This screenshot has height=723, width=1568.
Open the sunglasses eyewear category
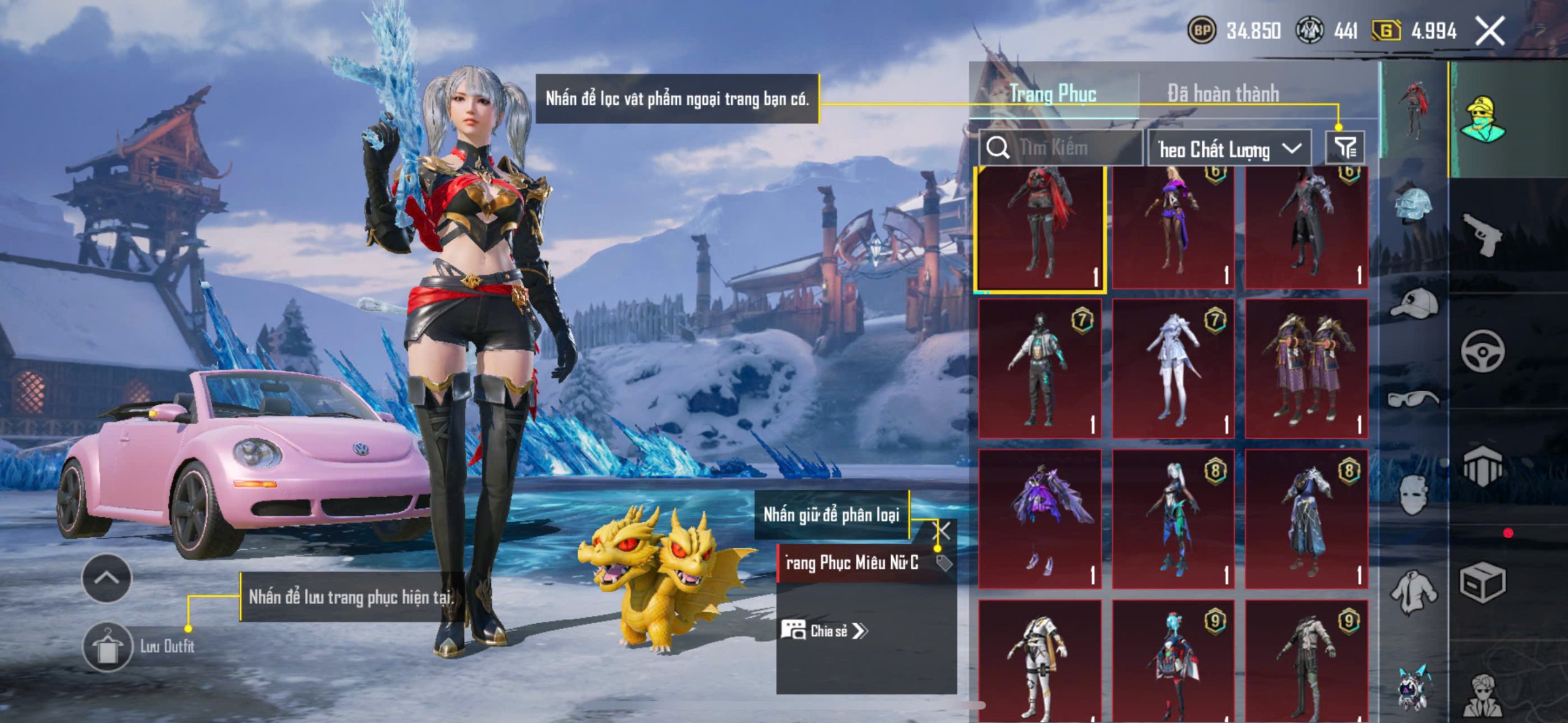[x=1414, y=399]
